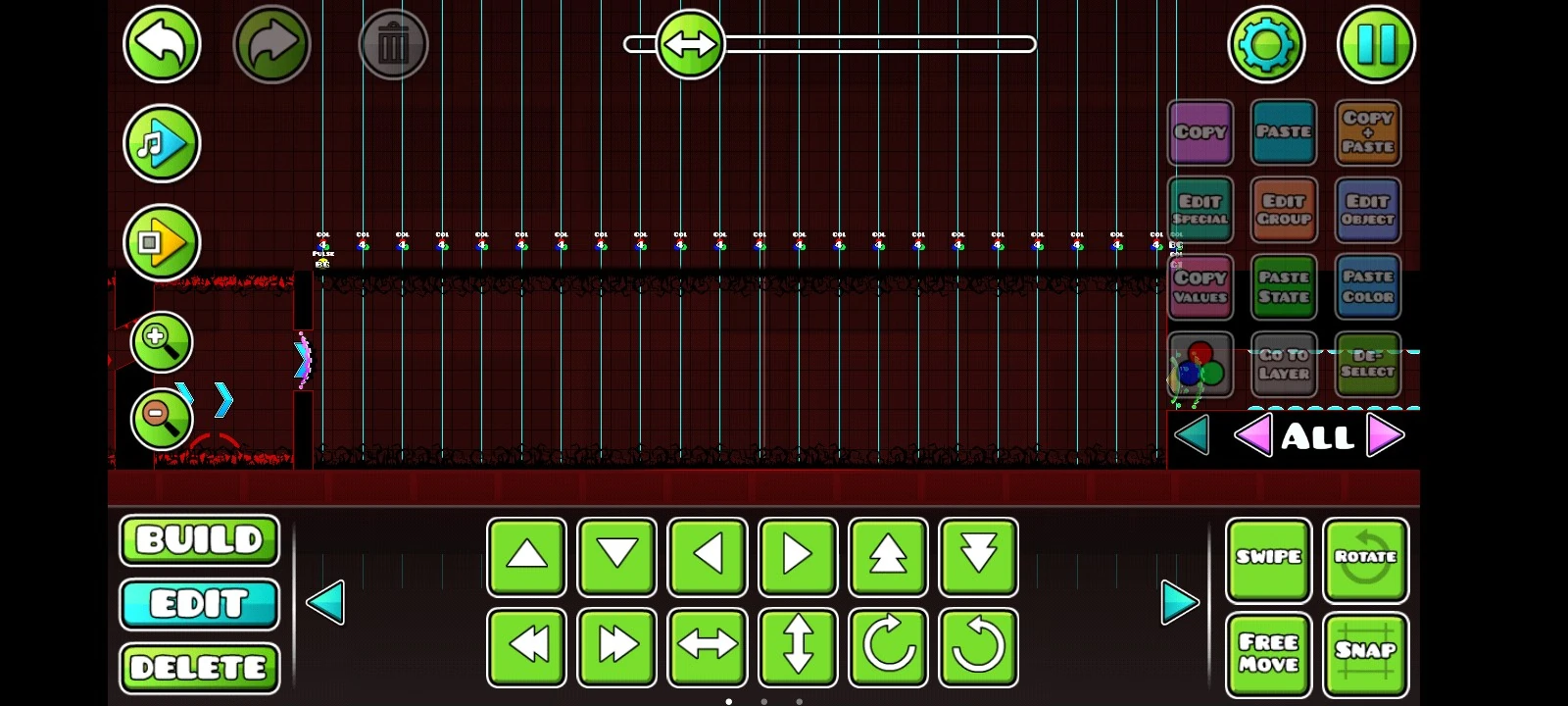
Task: Undo the last action
Action: point(163,44)
